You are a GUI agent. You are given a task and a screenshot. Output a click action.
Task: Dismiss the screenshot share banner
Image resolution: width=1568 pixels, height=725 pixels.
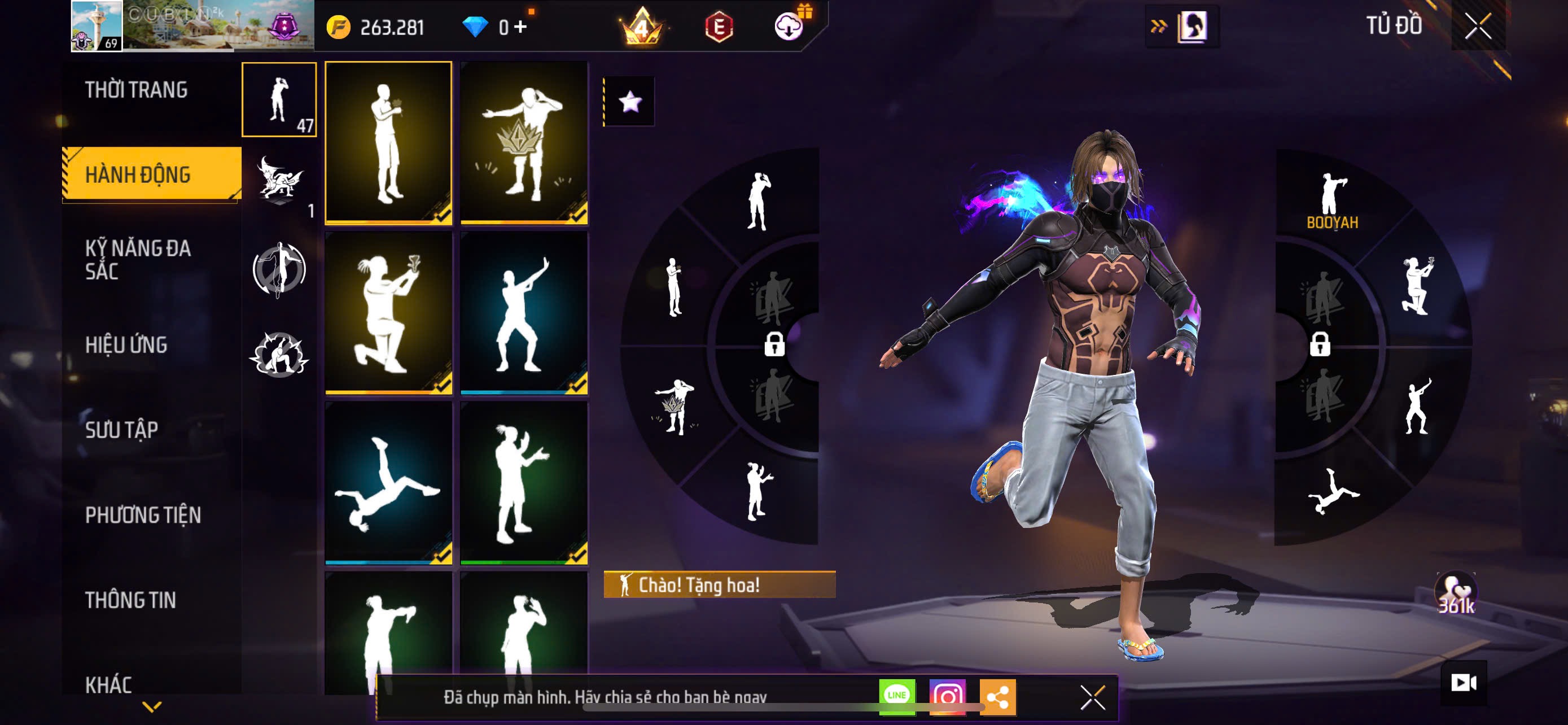(x=1092, y=697)
